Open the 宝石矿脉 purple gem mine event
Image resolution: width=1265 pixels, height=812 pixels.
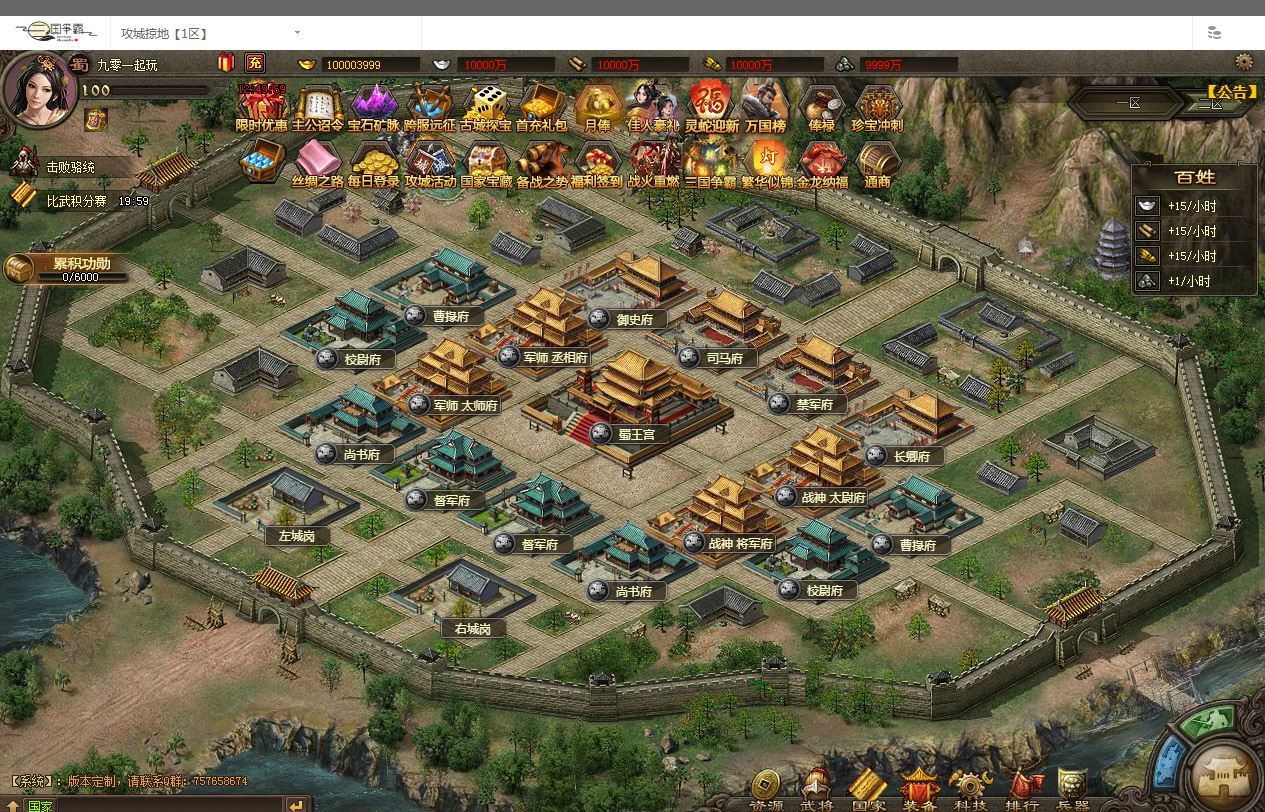tap(373, 106)
